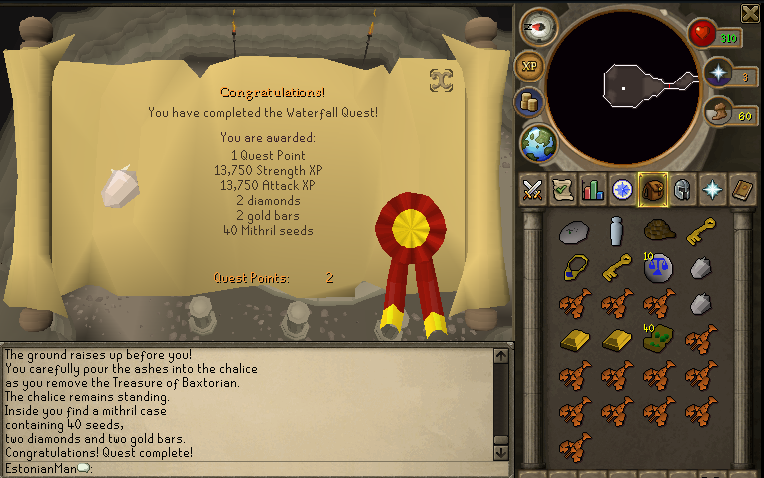Click the compass to face north
The height and width of the screenshot is (478, 764).
pos(540,26)
